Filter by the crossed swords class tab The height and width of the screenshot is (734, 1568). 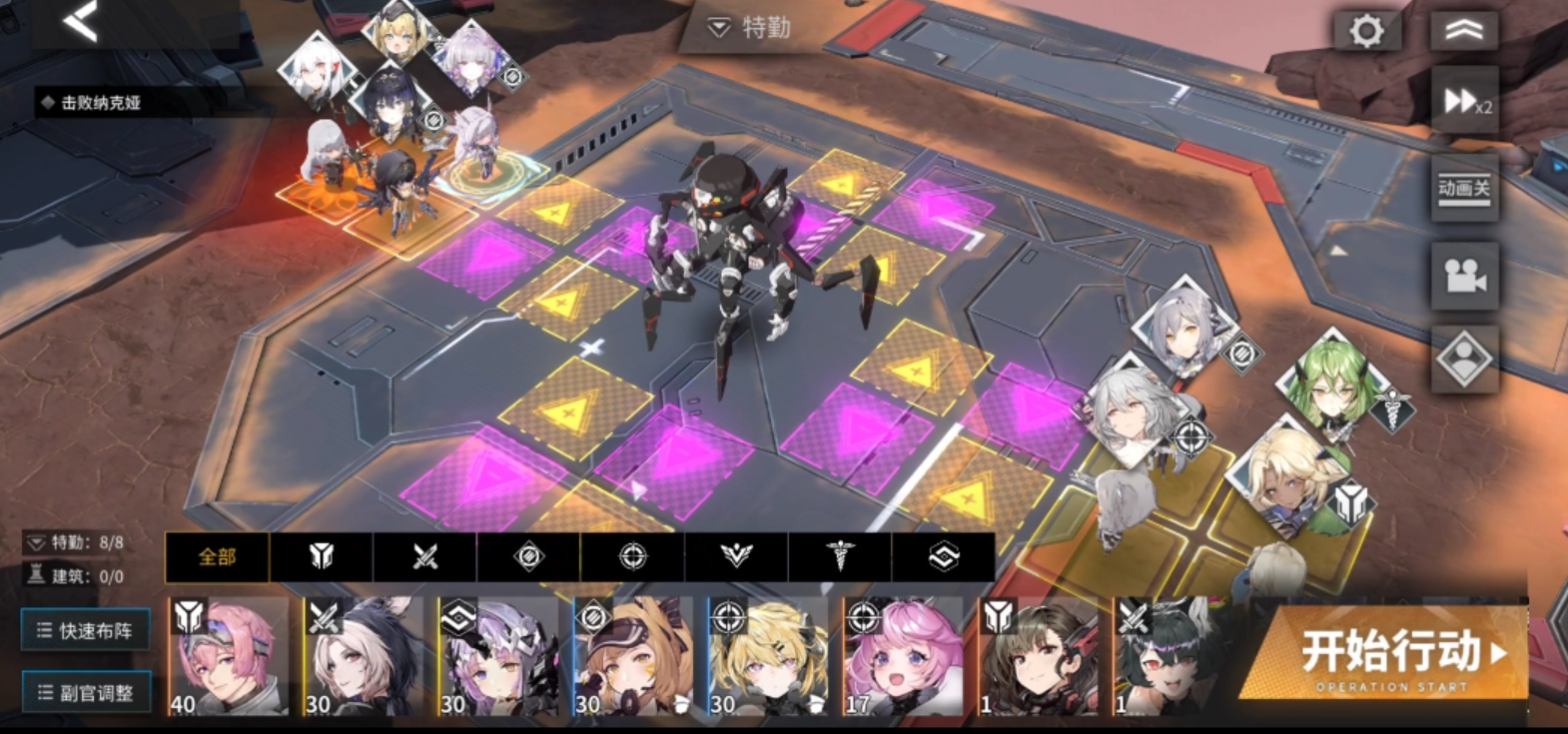(x=424, y=556)
